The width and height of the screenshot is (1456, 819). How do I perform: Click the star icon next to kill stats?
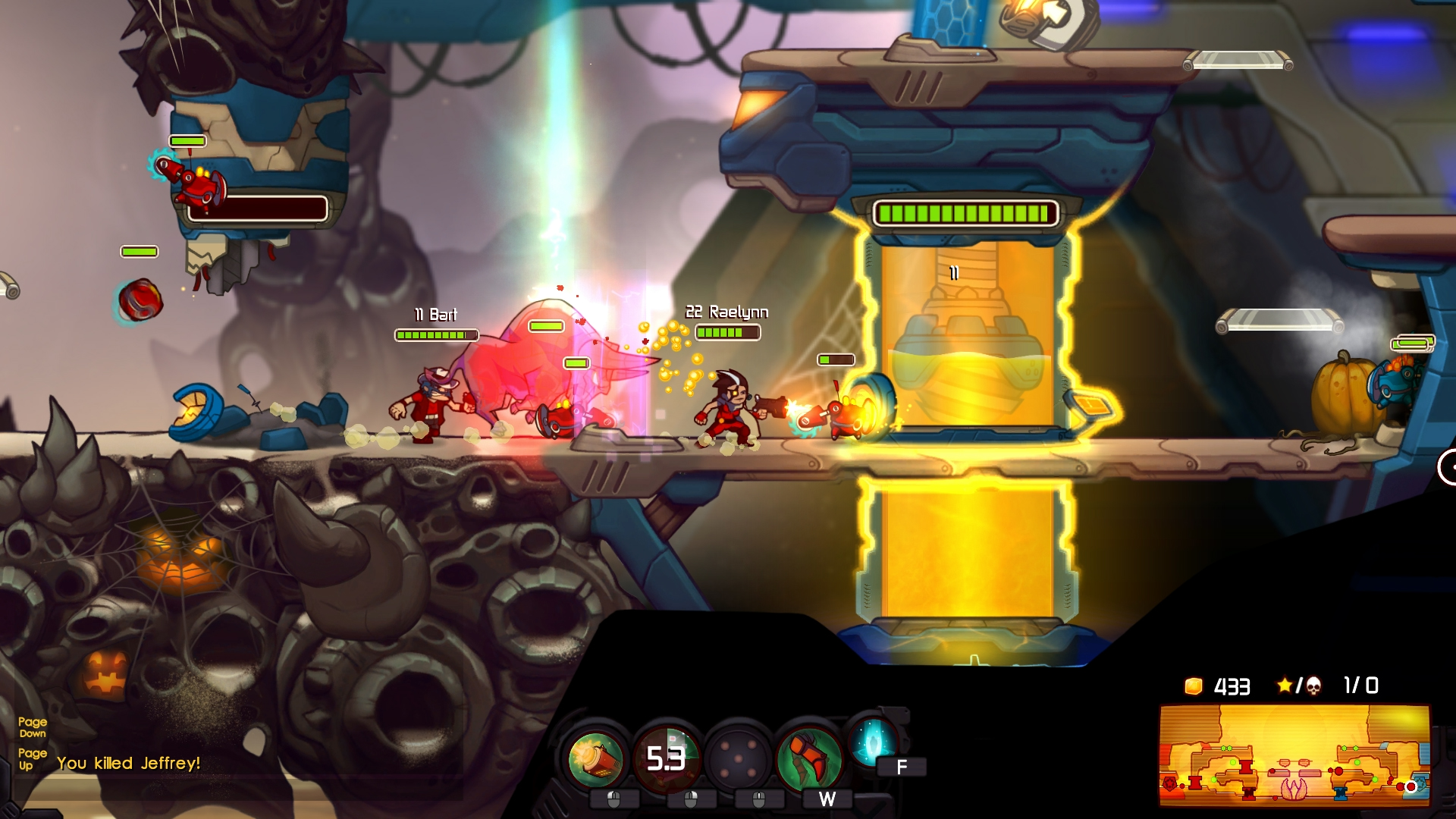point(1287,686)
